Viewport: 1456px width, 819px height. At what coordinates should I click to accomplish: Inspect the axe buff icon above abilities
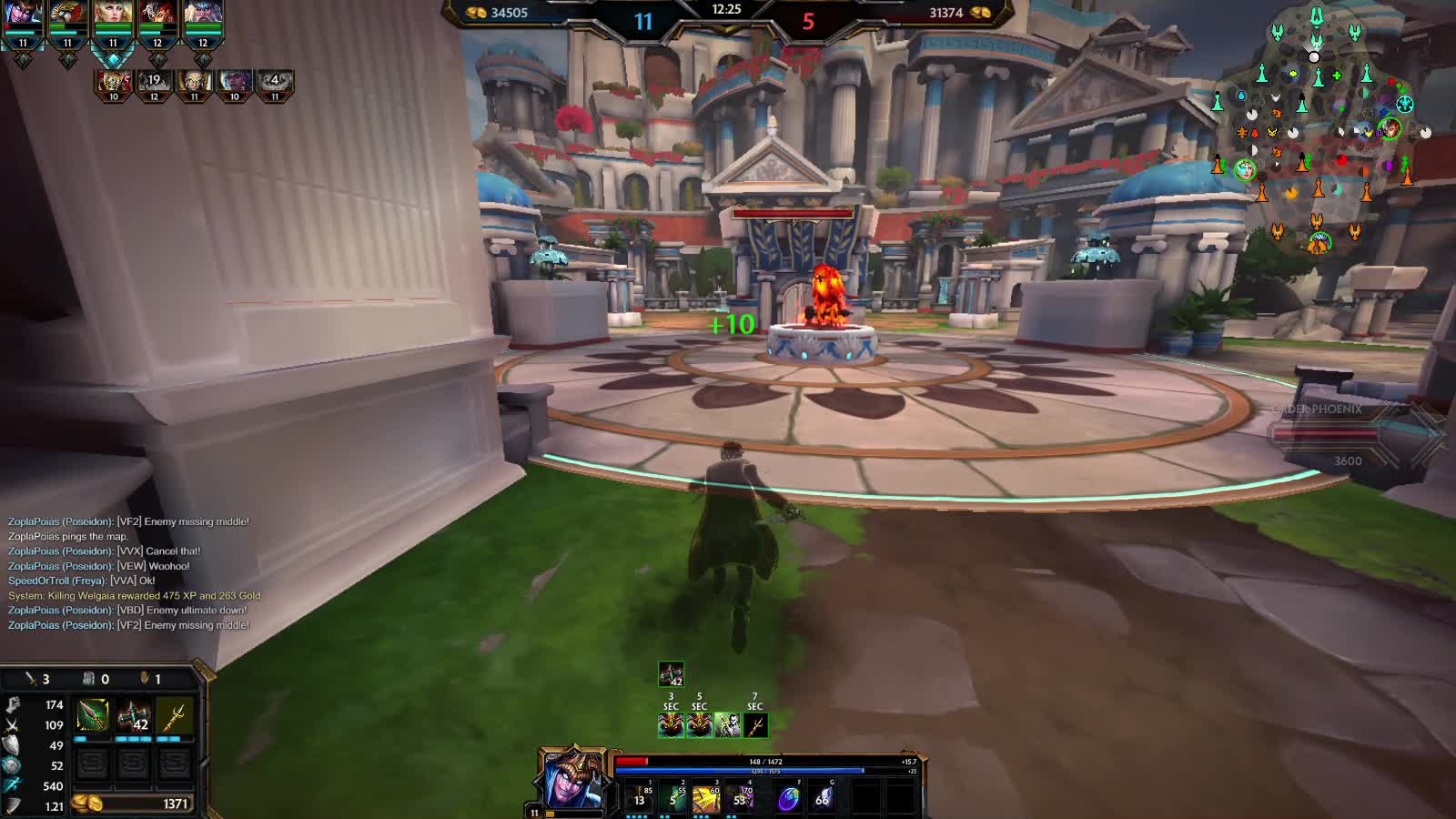coord(671,674)
